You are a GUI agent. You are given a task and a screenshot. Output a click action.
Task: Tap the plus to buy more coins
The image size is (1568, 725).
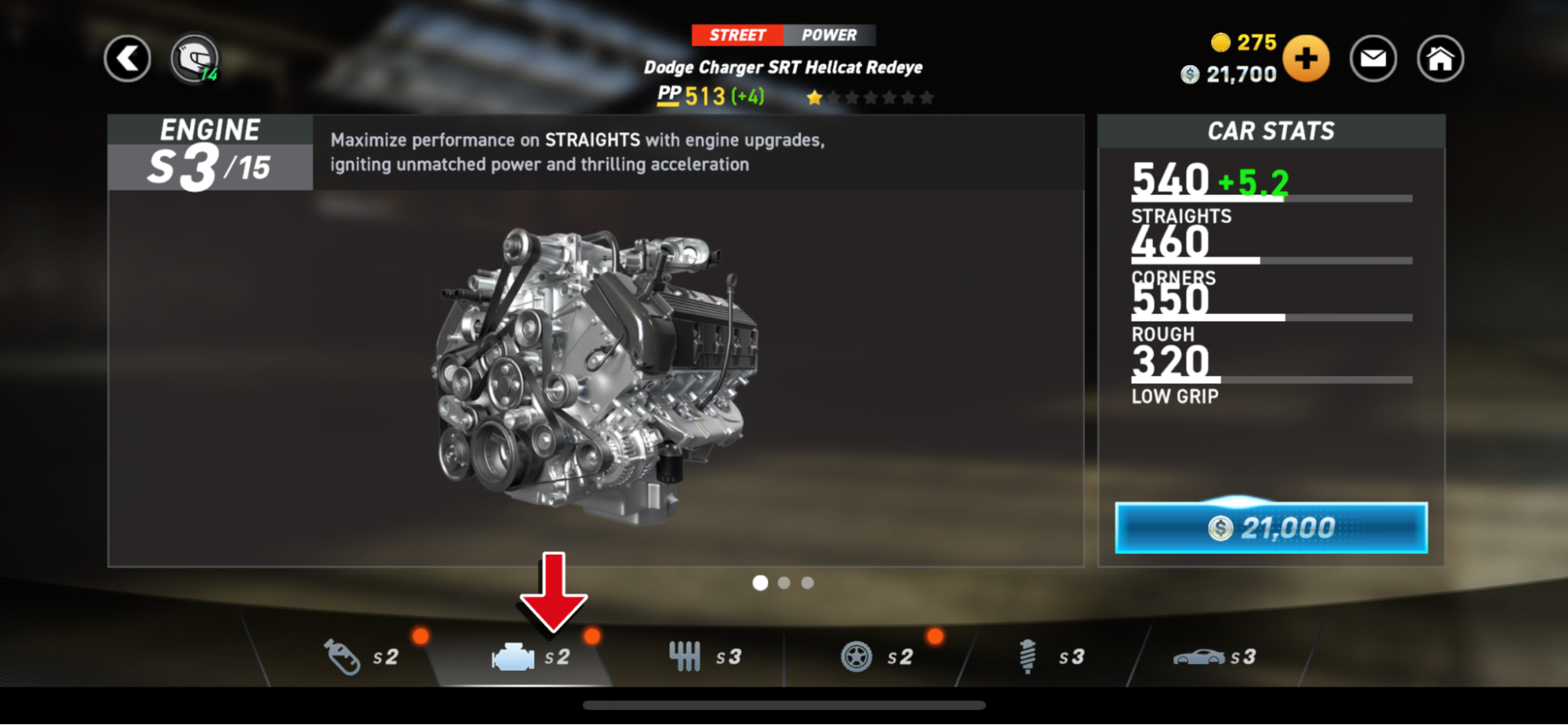point(1306,58)
